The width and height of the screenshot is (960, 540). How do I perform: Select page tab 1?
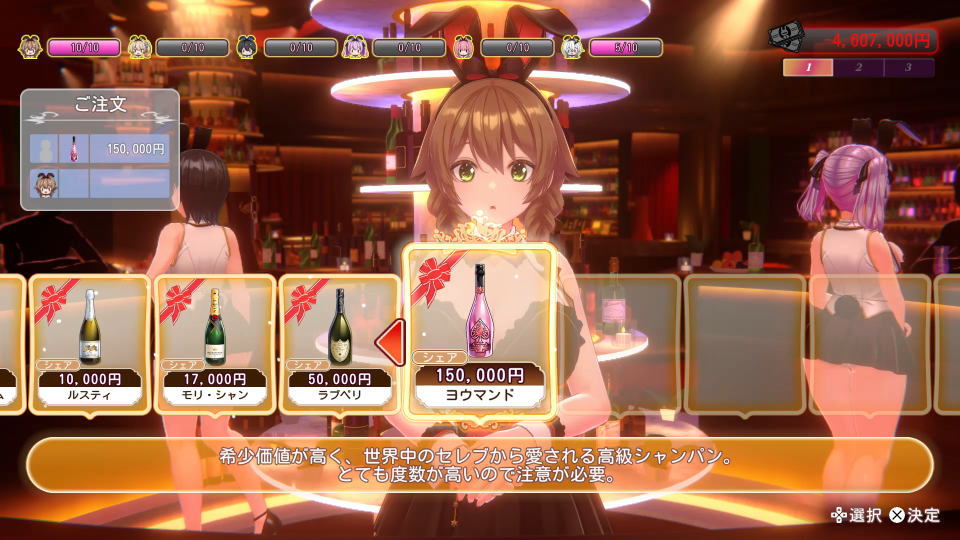pos(809,68)
